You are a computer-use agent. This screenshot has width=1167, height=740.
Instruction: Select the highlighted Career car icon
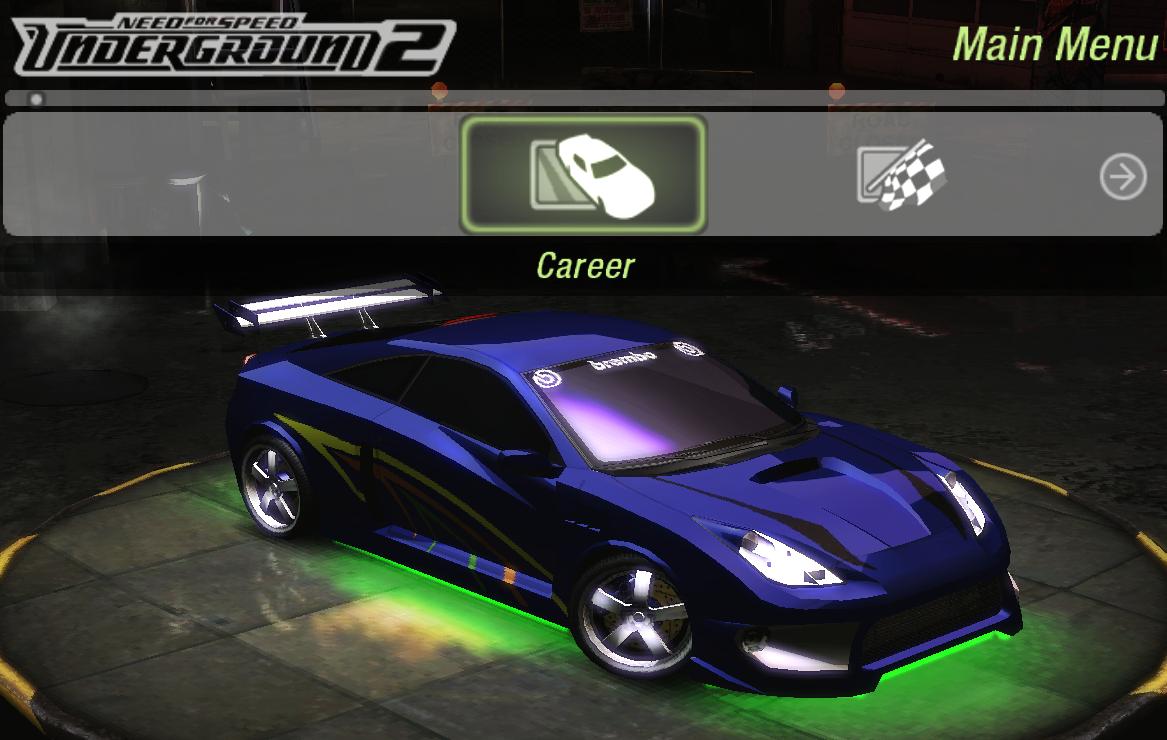[583, 175]
